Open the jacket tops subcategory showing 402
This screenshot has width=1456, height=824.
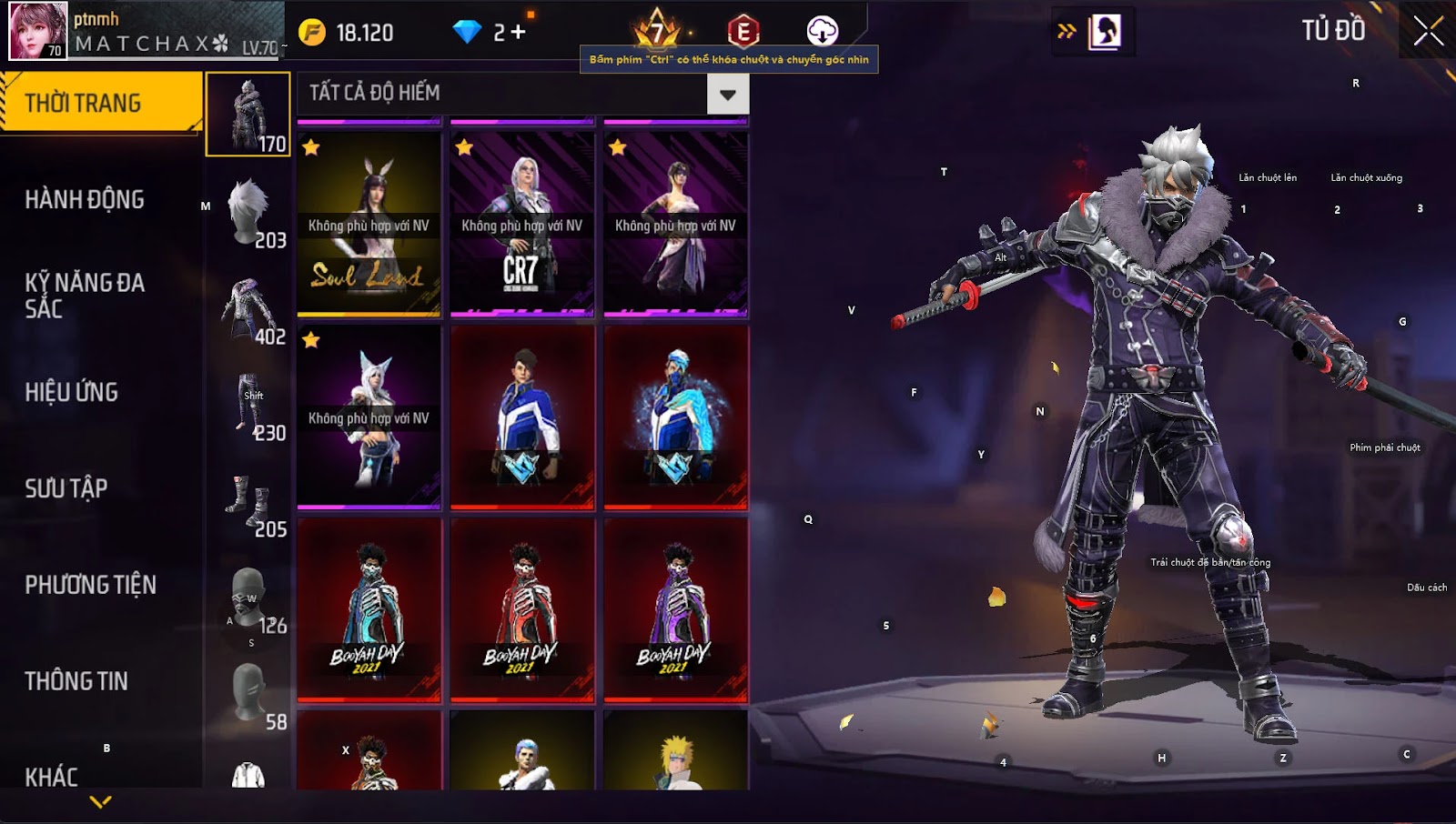pos(249,309)
